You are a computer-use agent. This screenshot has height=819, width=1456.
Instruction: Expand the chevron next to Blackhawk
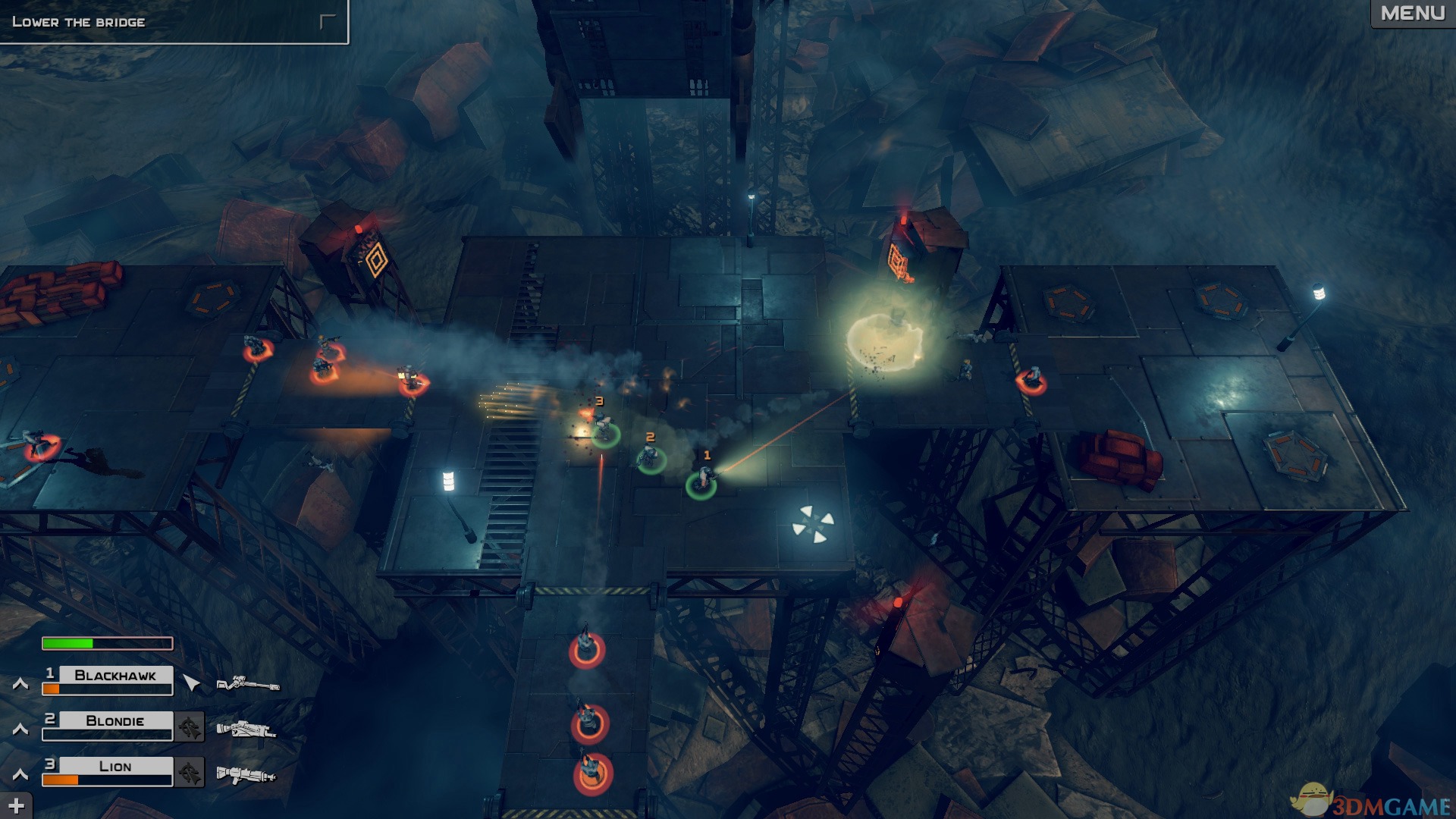click(x=20, y=684)
